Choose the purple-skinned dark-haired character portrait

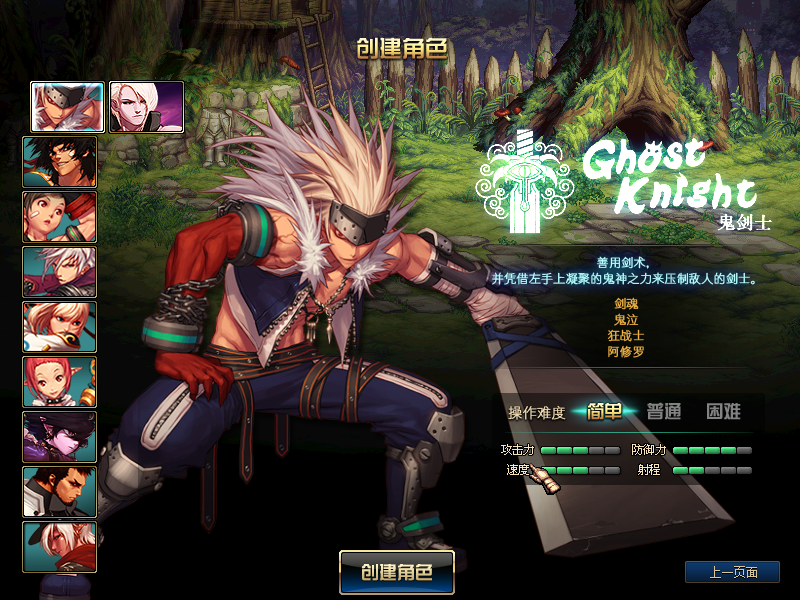coord(60,437)
